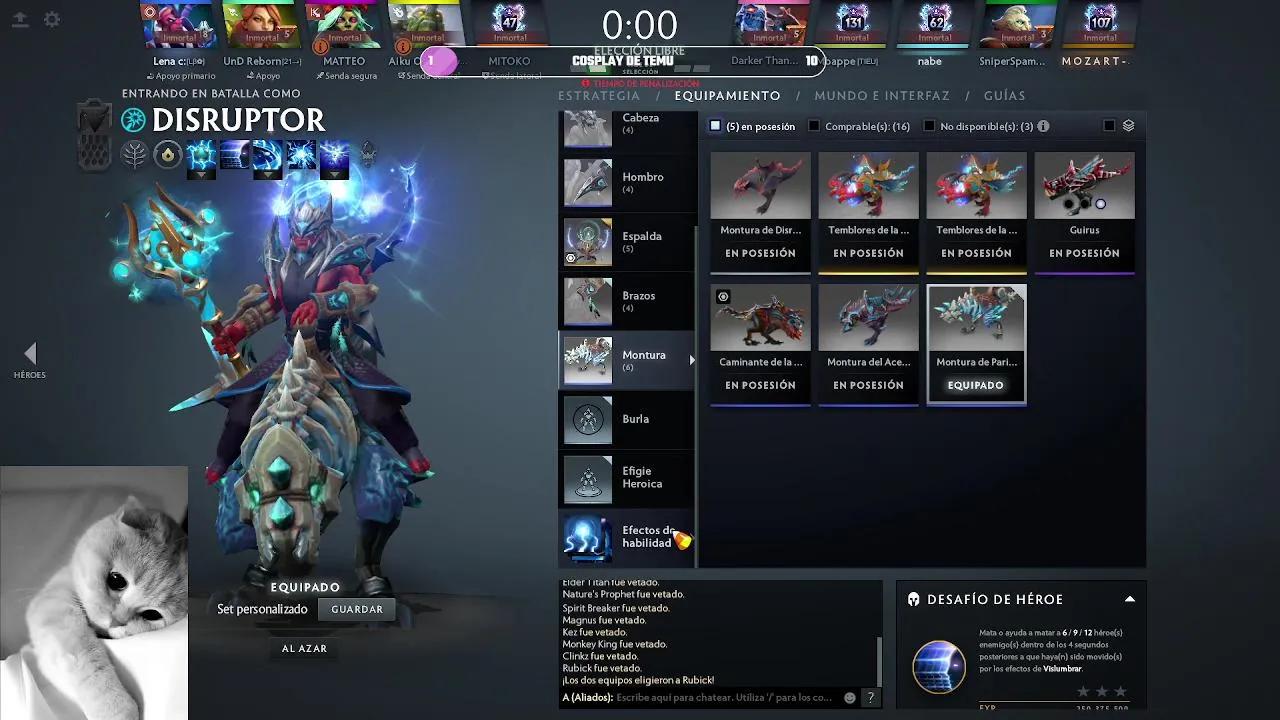The height and width of the screenshot is (720, 1280).
Task: Open the Mundo e Interfaz tab
Action: coord(881,96)
